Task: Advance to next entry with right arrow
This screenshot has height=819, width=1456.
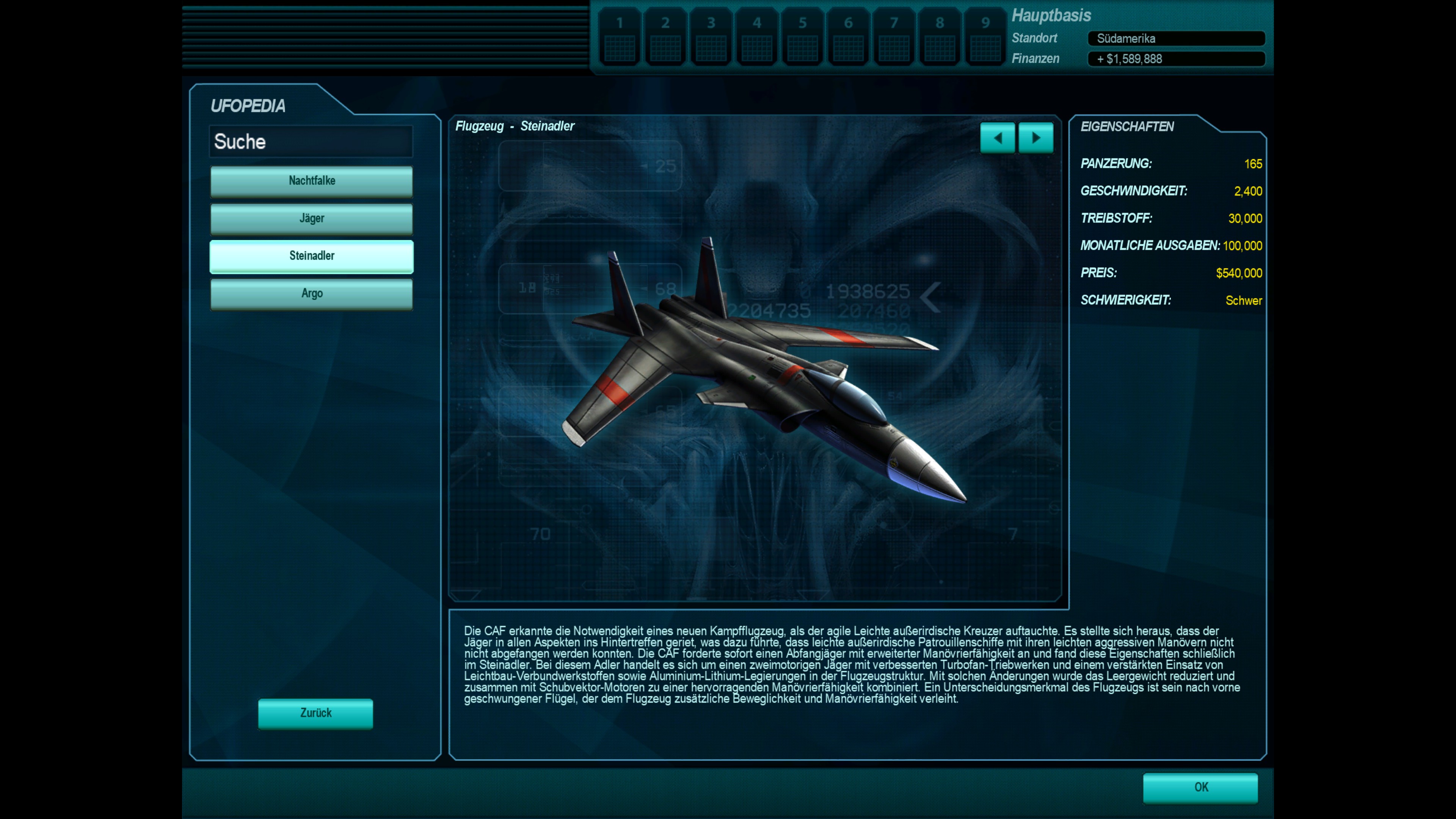Action: click(1036, 138)
